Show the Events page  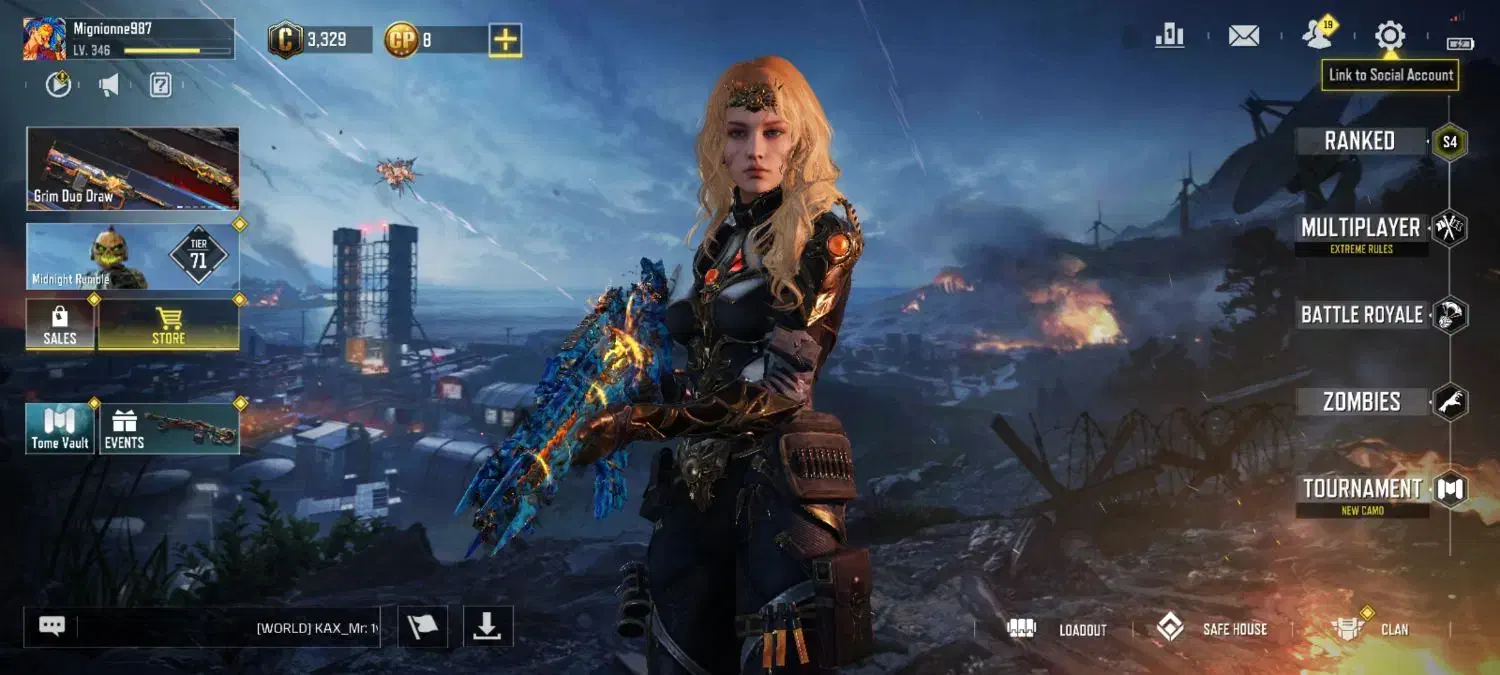168,429
